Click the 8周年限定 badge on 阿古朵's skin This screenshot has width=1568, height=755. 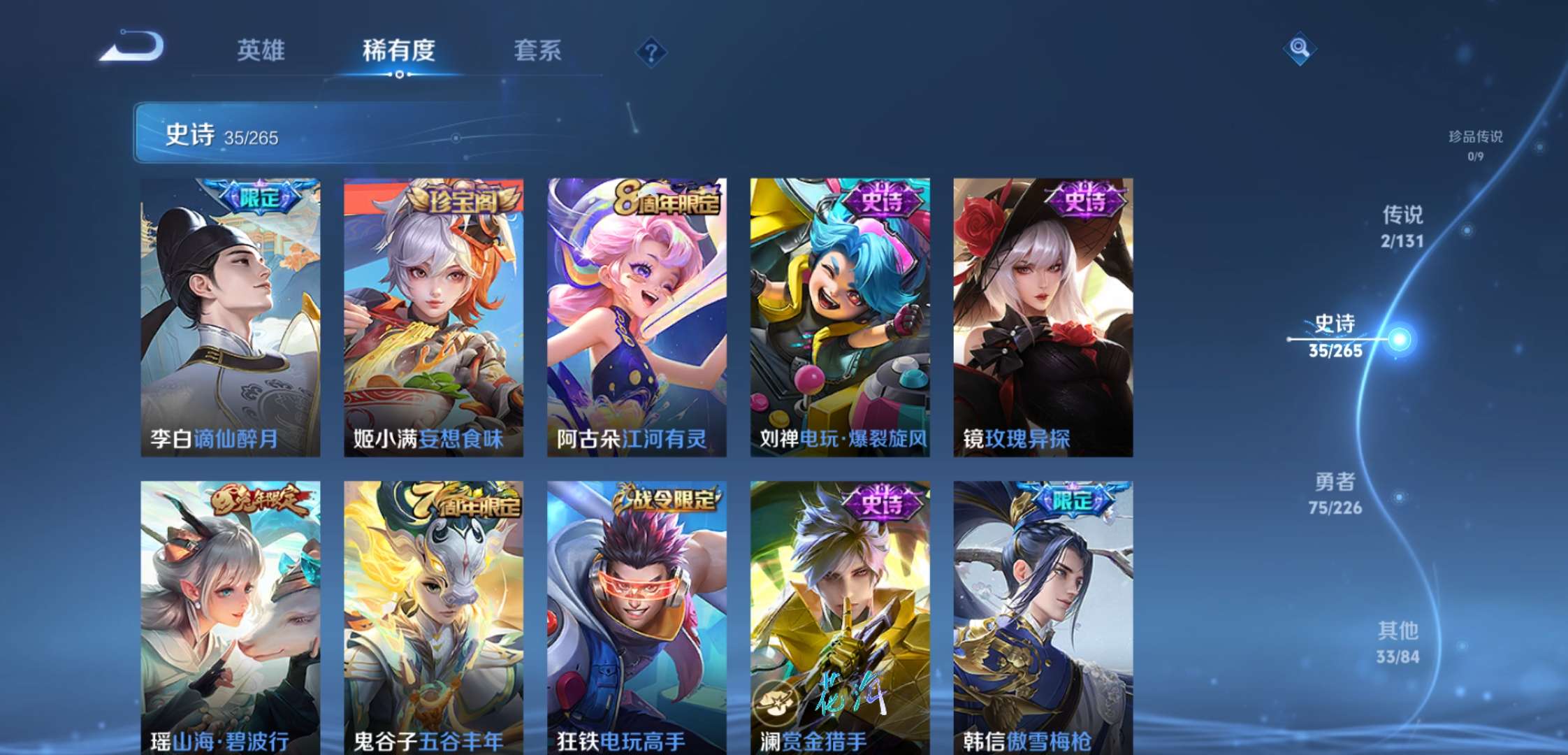pyautogui.click(x=669, y=199)
